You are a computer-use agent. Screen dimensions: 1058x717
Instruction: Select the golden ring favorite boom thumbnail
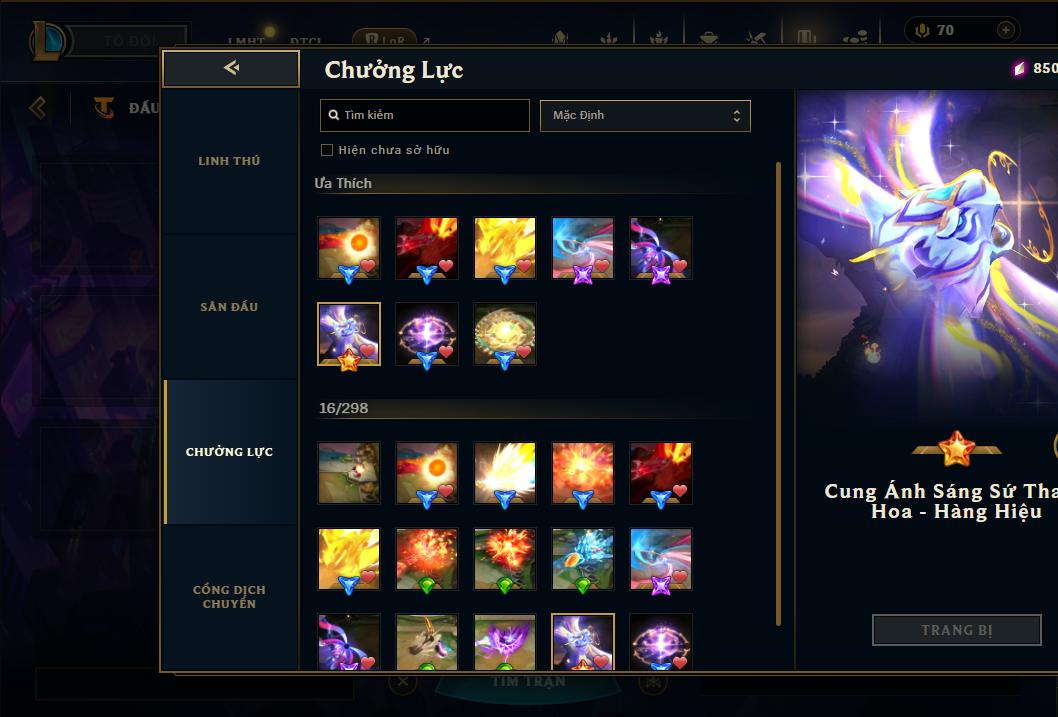pyautogui.click(x=505, y=335)
